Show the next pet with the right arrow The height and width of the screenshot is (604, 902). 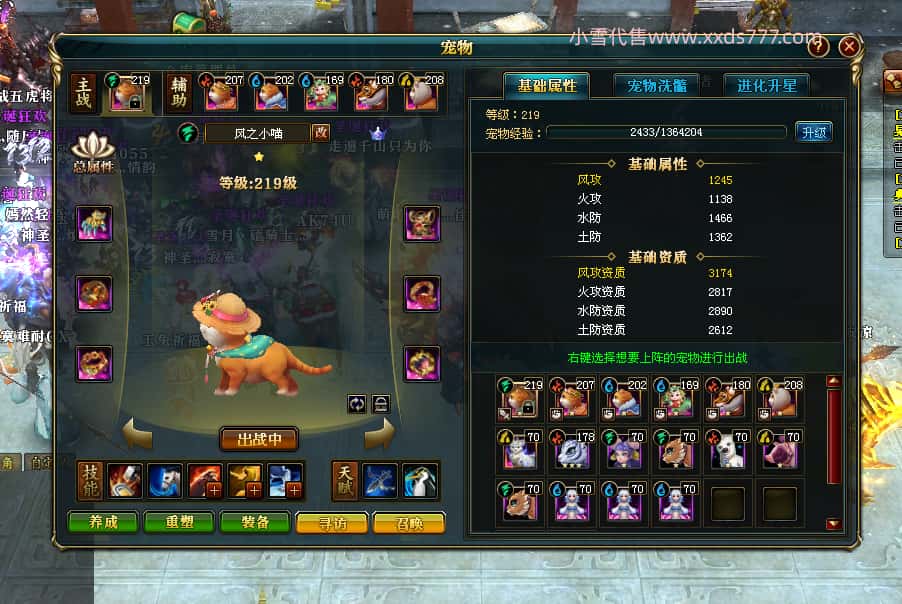coord(380,434)
